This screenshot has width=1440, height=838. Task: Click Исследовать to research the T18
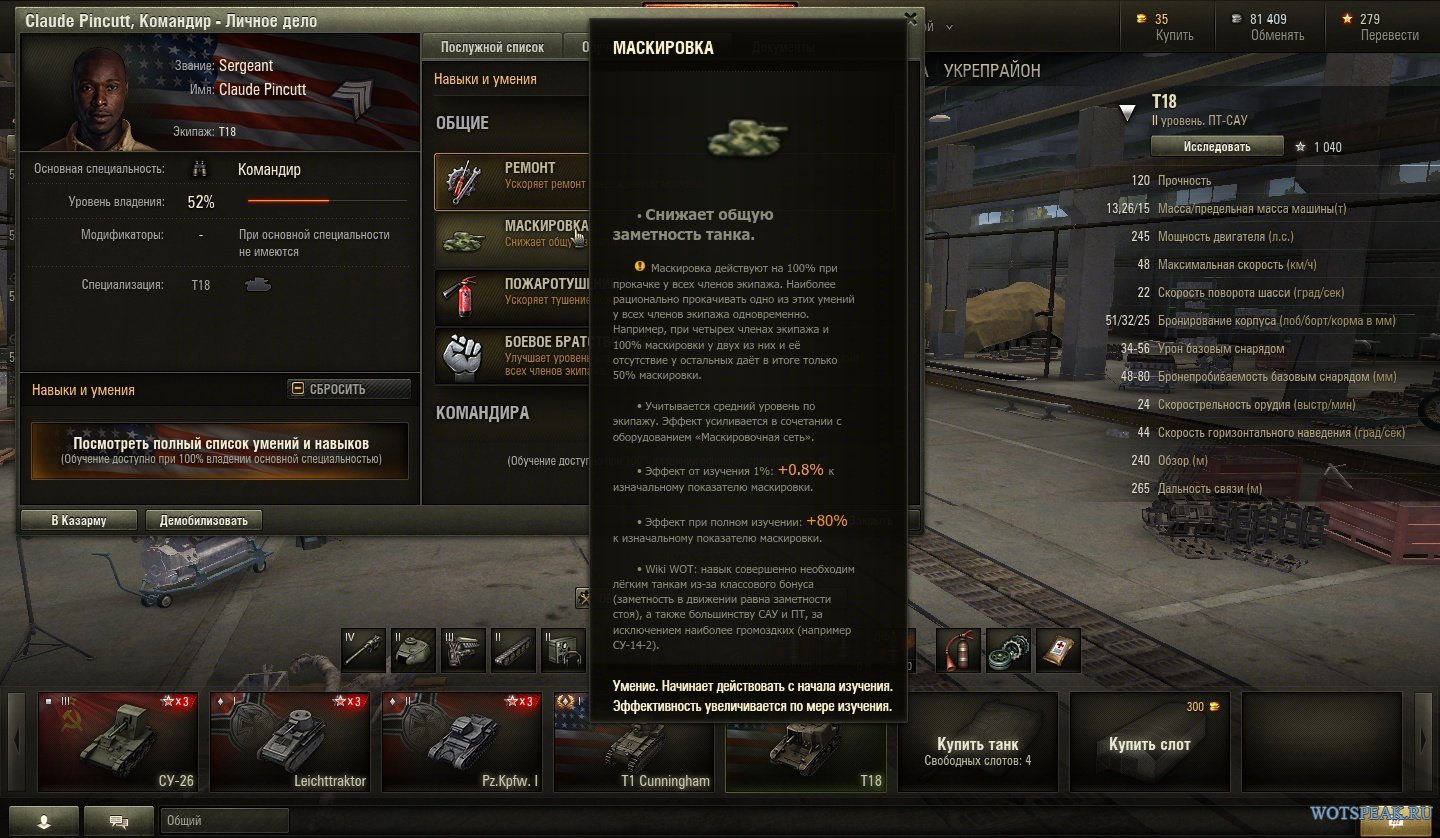pyautogui.click(x=1217, y=146)
